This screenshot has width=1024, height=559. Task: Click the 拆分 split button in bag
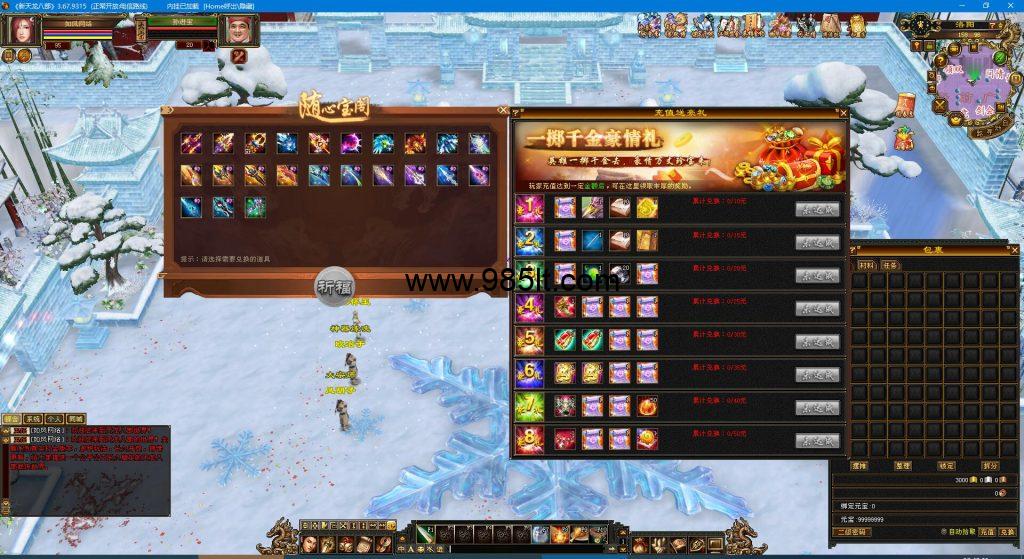click(990, 465)
